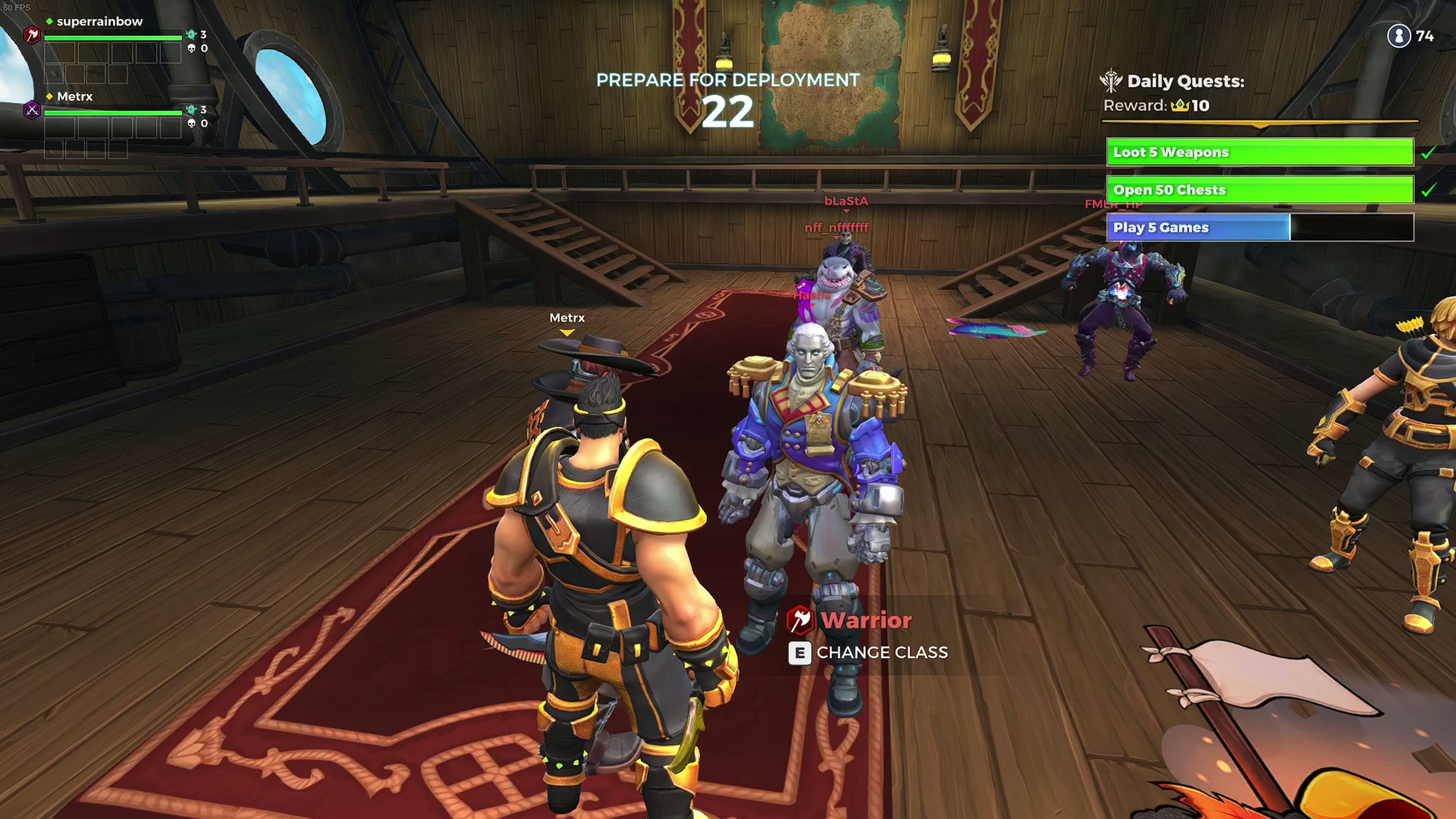Click the red Warrior class label
The width and height of the screenshot is (1456, 819).
pyautogui.click(x=865, y=621)
